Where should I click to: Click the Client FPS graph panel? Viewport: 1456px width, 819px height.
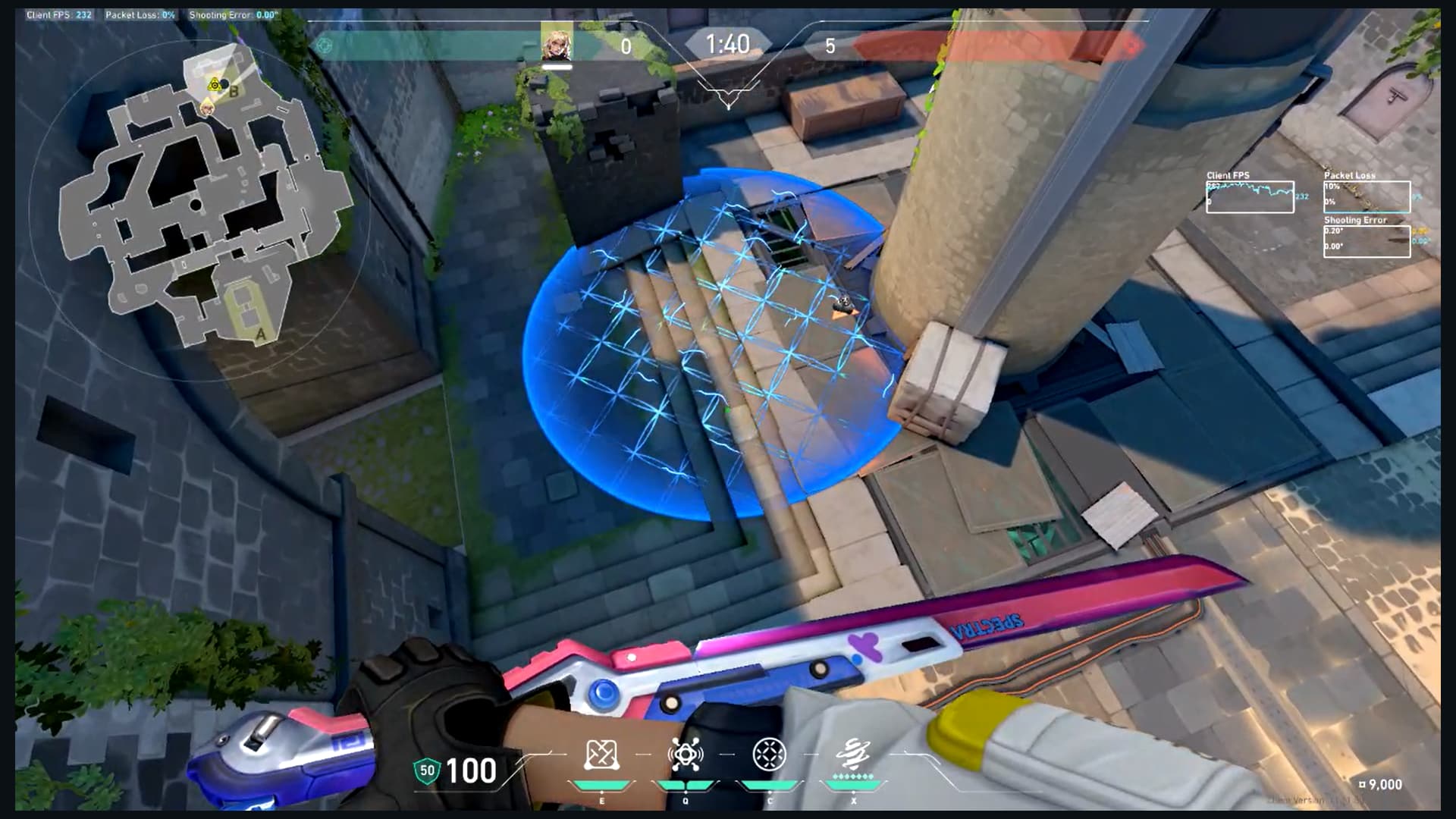1250,196
